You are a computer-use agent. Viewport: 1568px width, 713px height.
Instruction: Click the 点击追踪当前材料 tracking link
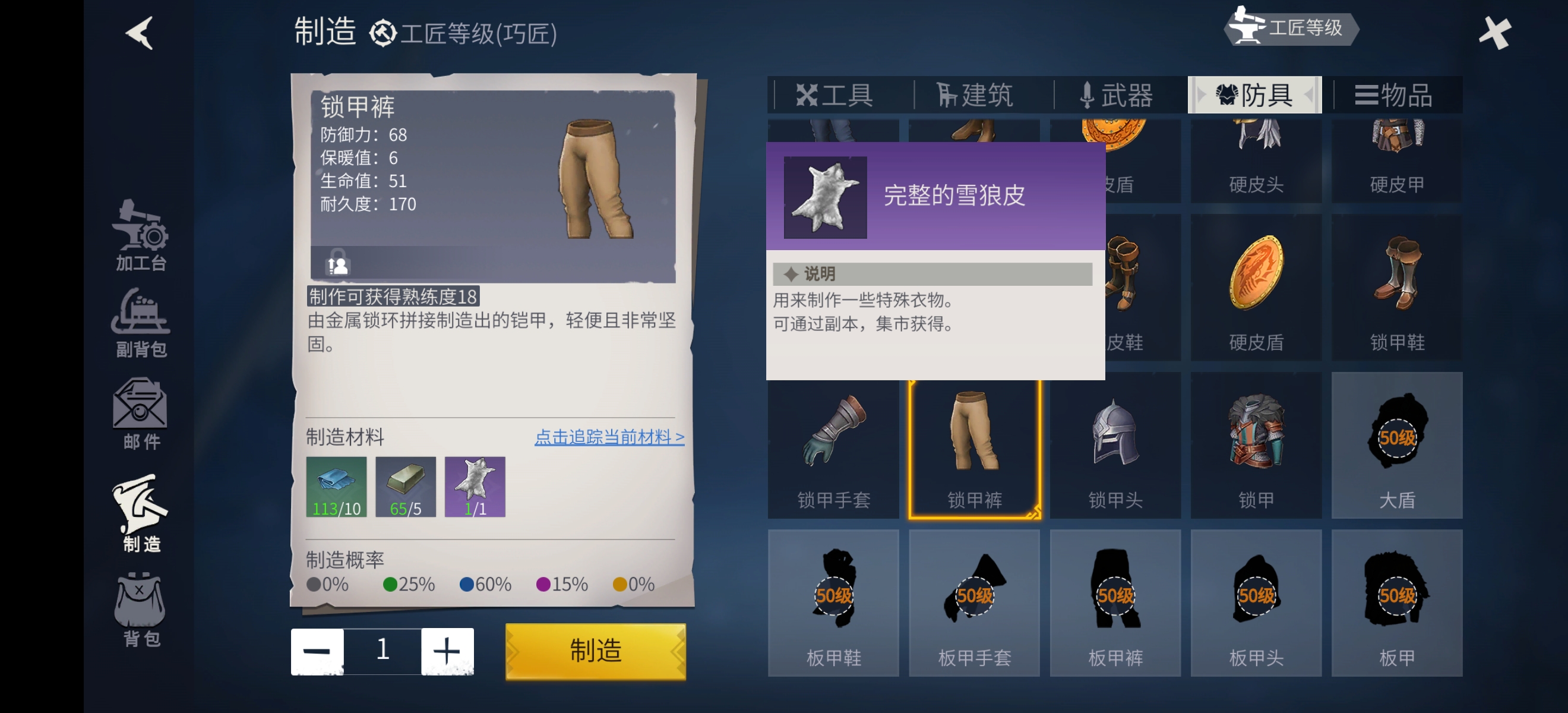pyautogui.click(x=609, y=437)
